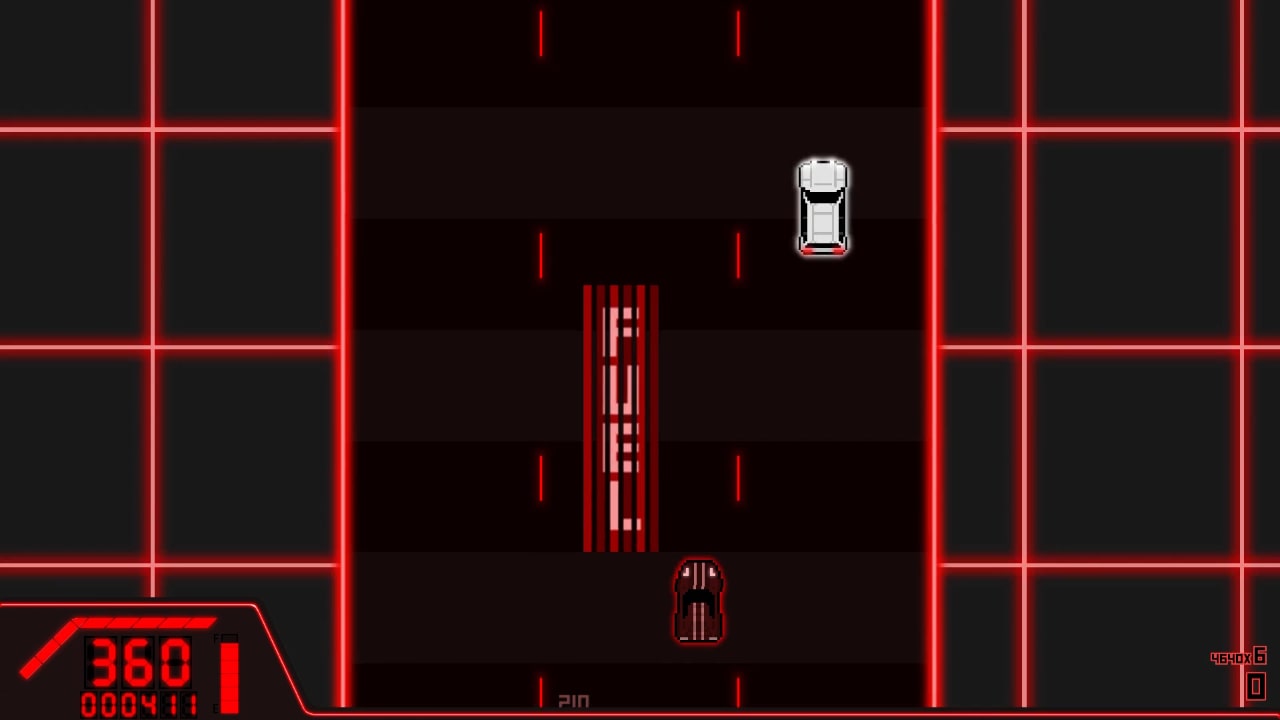Click the fuel gauge E marker
1280x720 pixels.
[215, 707]
